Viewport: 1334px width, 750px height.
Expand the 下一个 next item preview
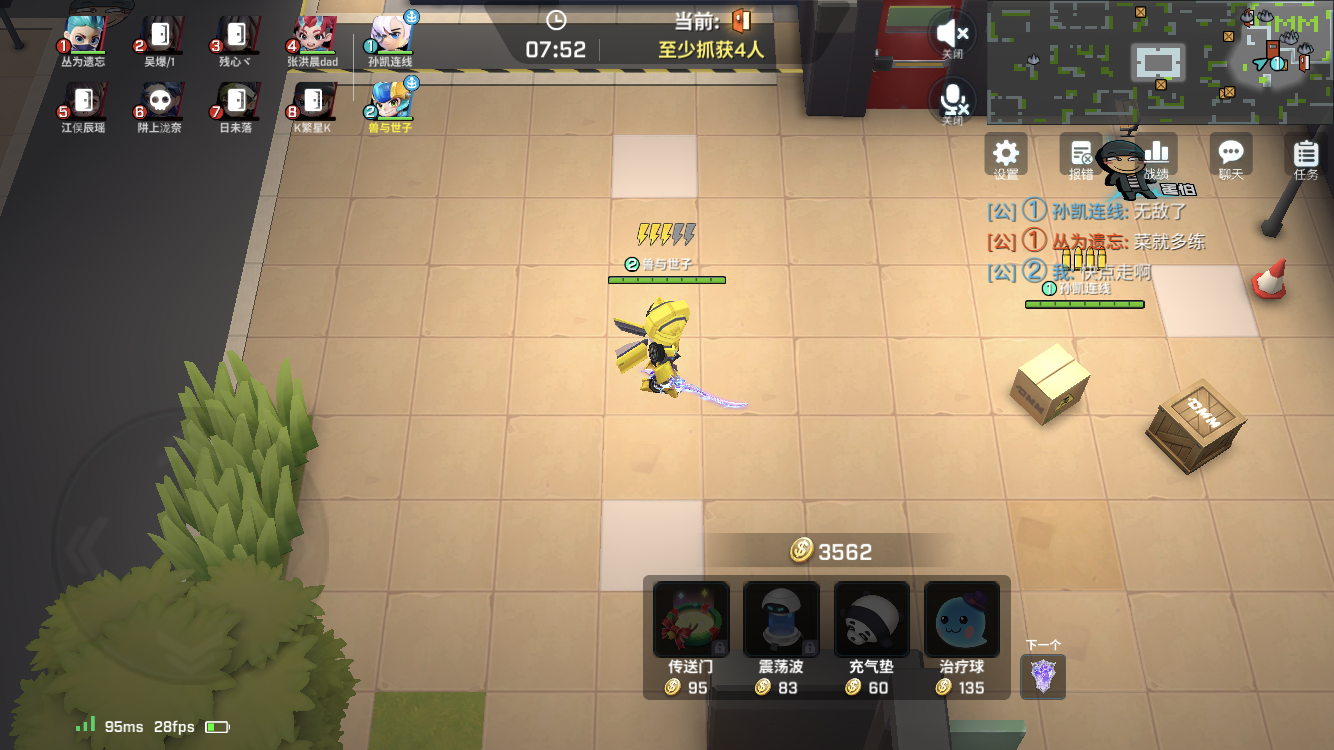coord(1042,677)
